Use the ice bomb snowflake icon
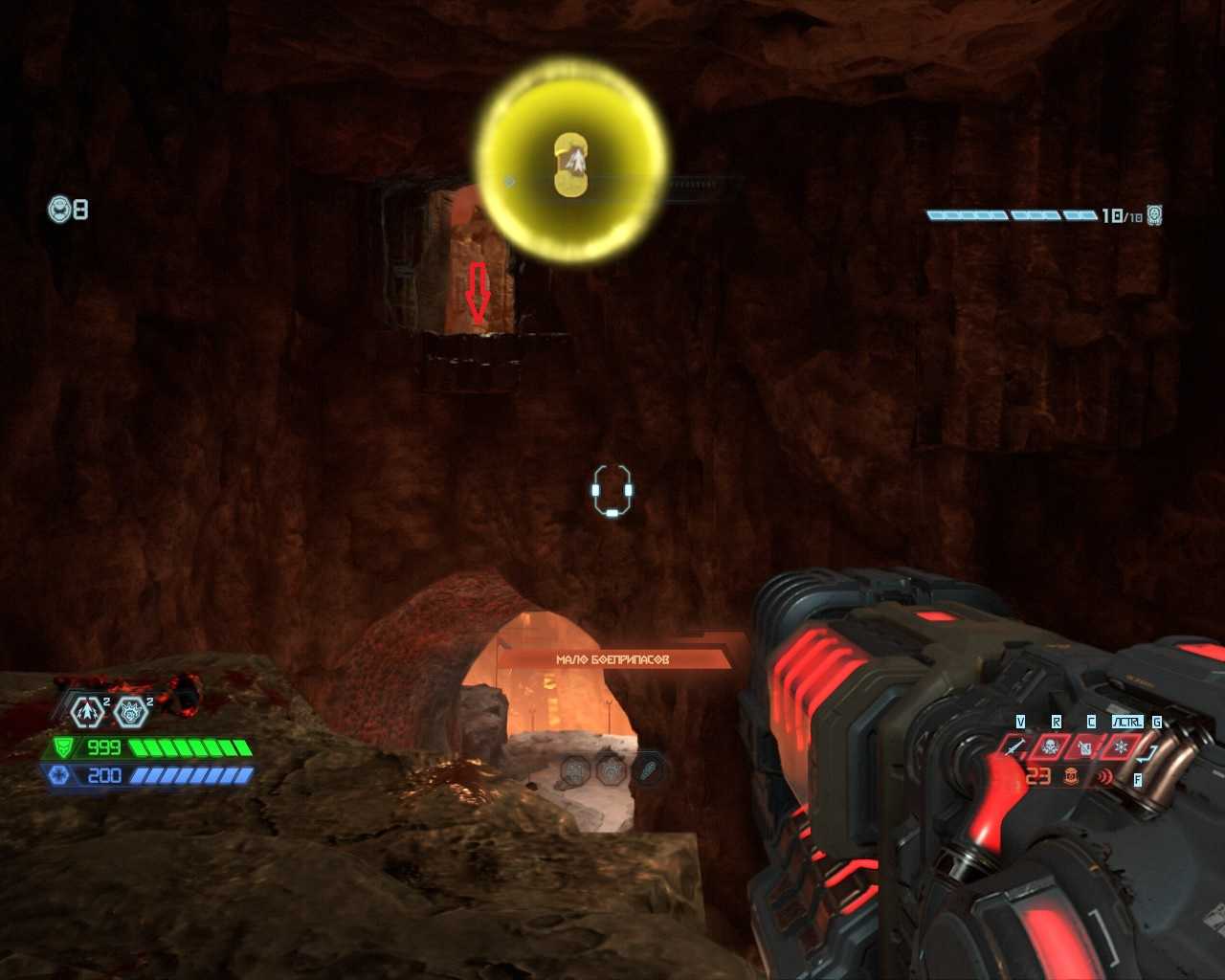The image size is (1225, 980). (1121, 746)
